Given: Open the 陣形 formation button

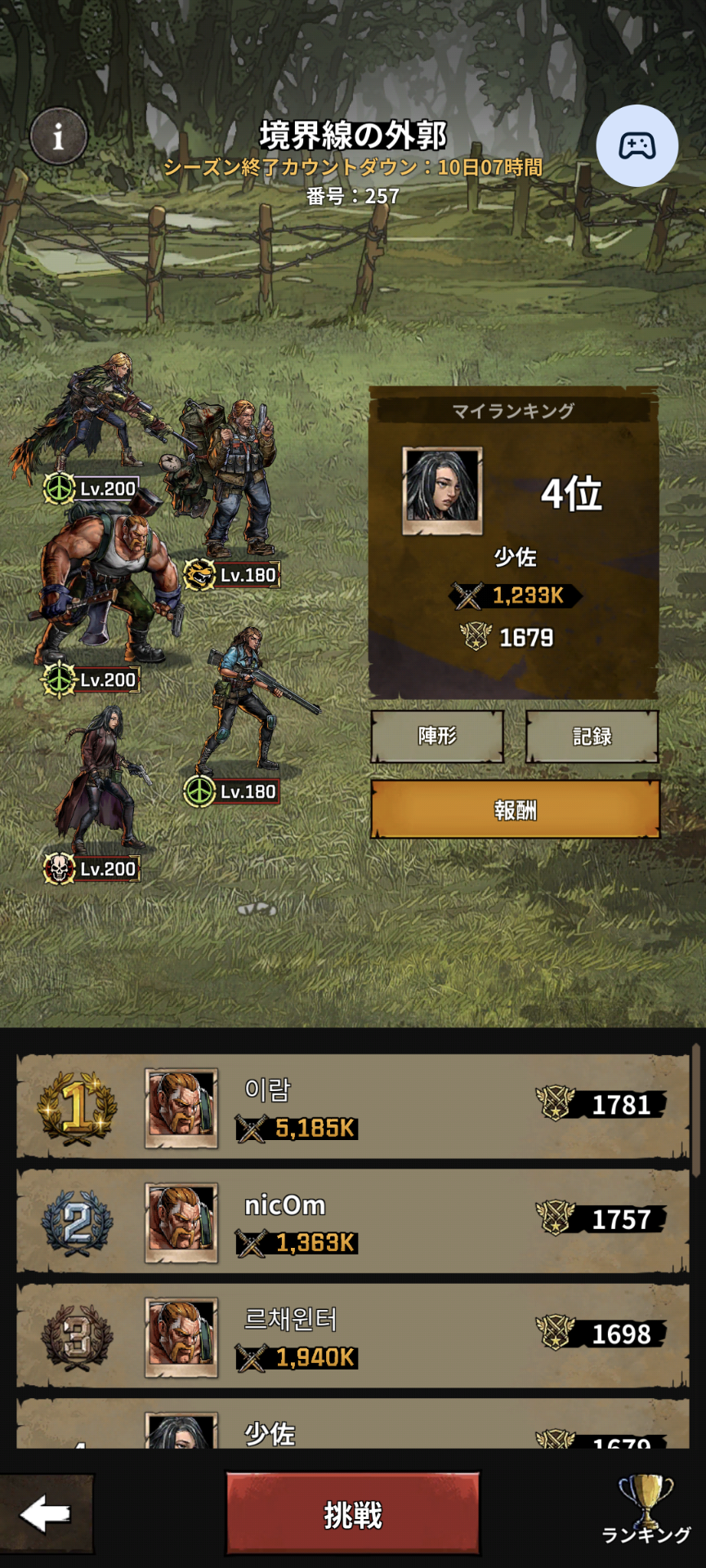Looking at the screenshot, I should pyautogui.click(x=437, y=737).
